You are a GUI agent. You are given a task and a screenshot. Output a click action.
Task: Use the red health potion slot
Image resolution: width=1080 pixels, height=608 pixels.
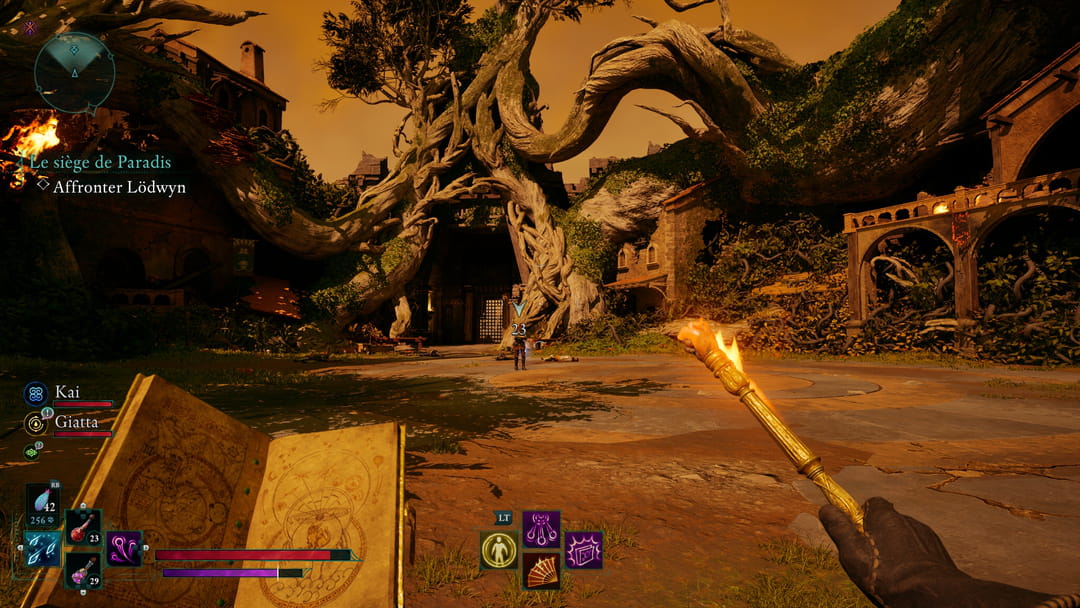tap(83, 527)
